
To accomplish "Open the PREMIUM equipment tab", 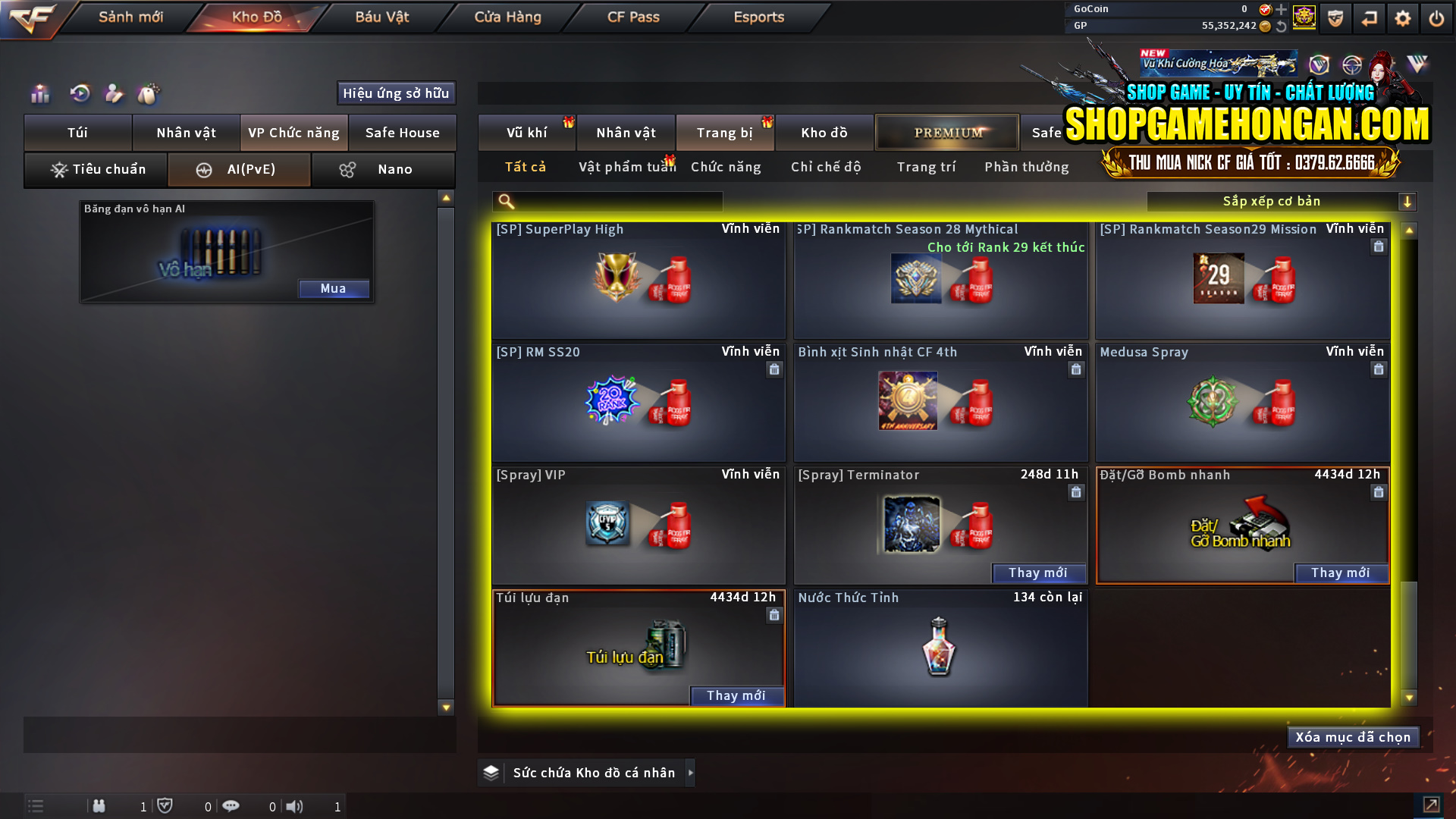I will point(947,132).
